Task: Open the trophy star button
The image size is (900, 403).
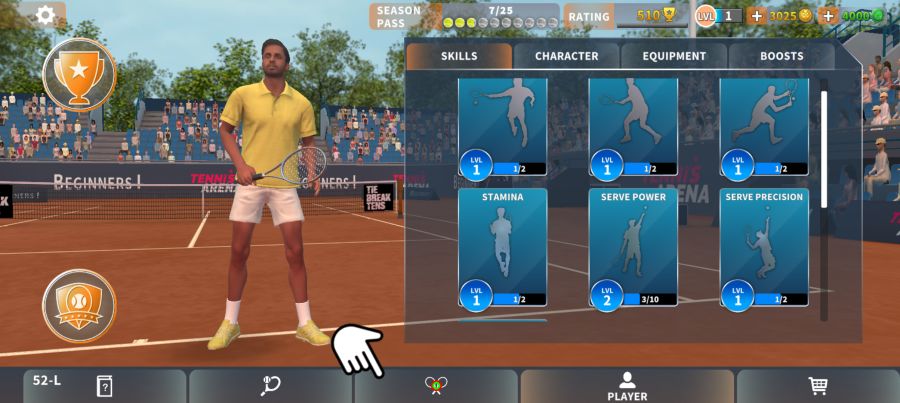Action: pos(79,73)
